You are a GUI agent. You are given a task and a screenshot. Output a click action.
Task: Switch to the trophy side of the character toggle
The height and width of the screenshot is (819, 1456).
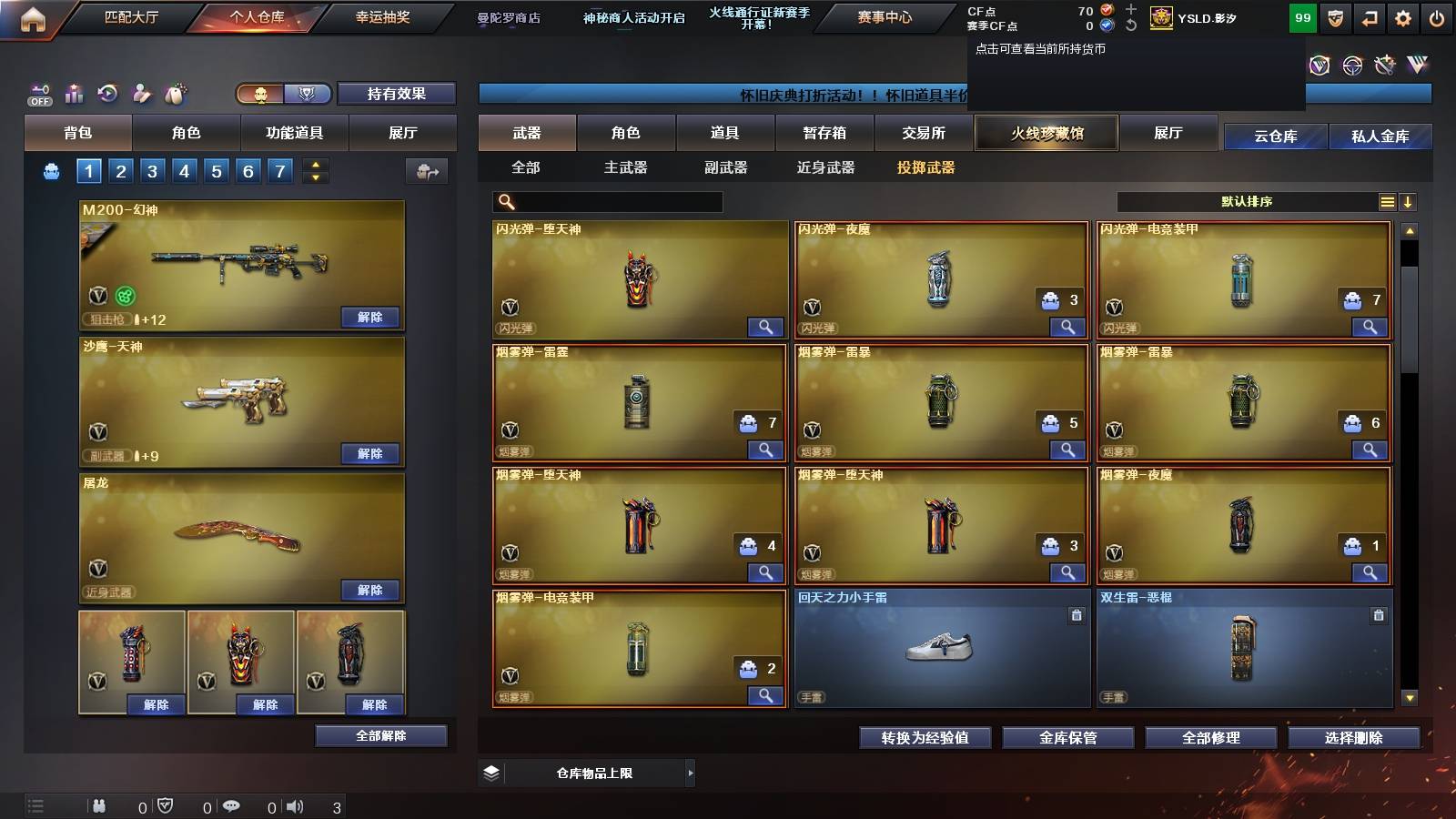[x=308, y=93]
